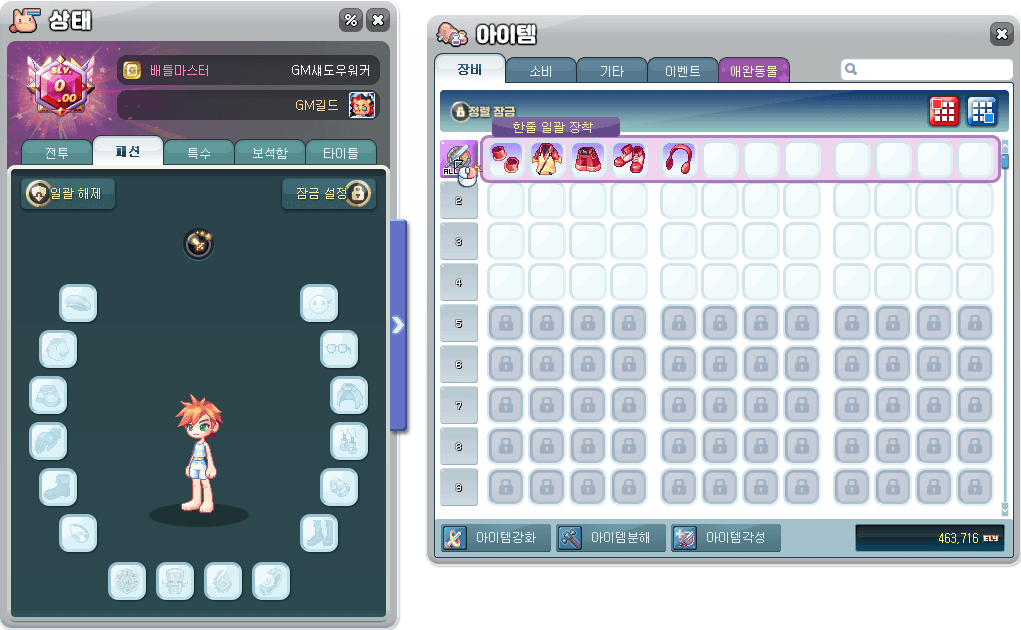Close the 상태 status window
Screen dimensions: 1021x630
[x=377, y=20]
